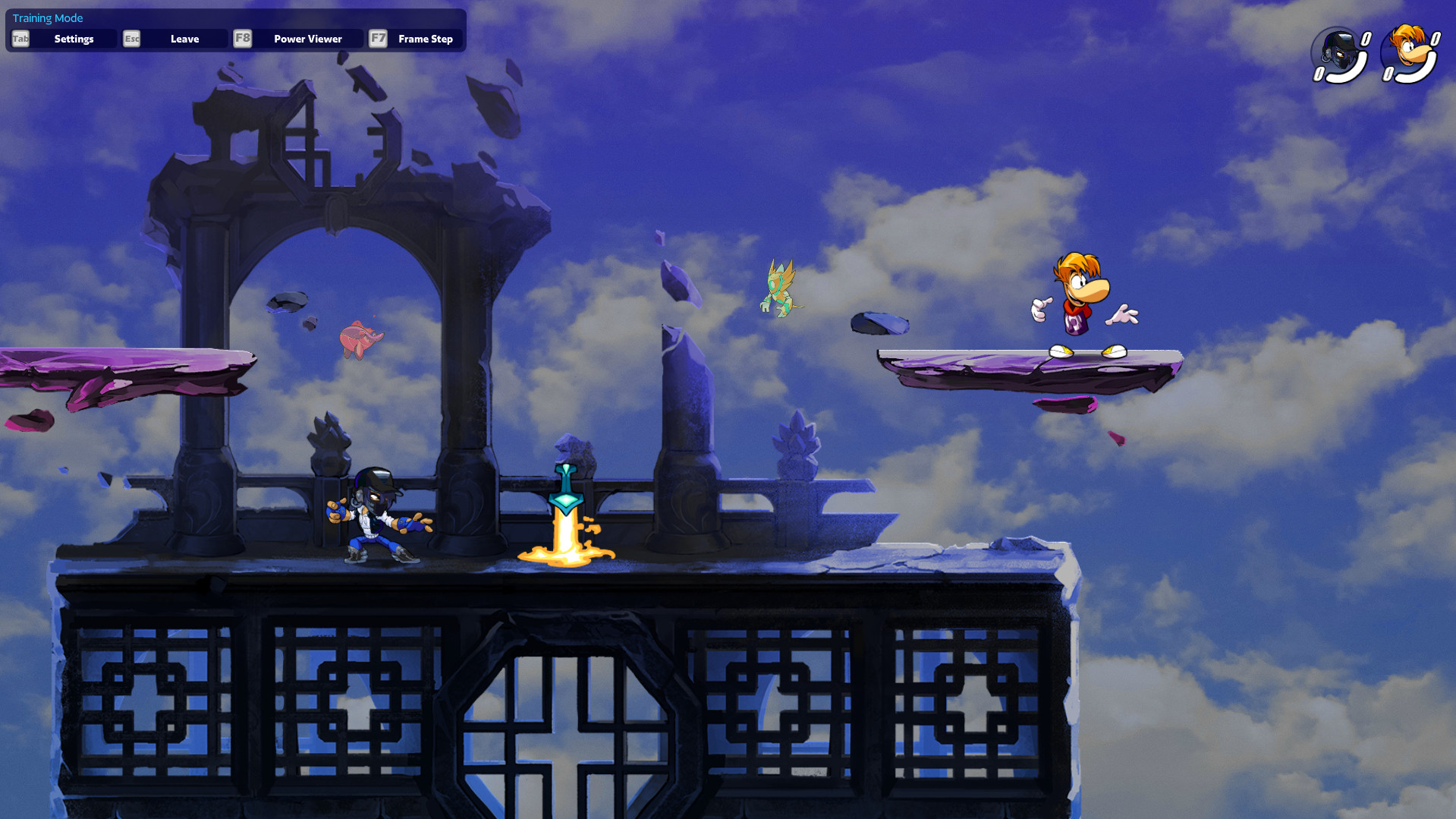
Task: Leave the training session
Action: tap(185, 39)
